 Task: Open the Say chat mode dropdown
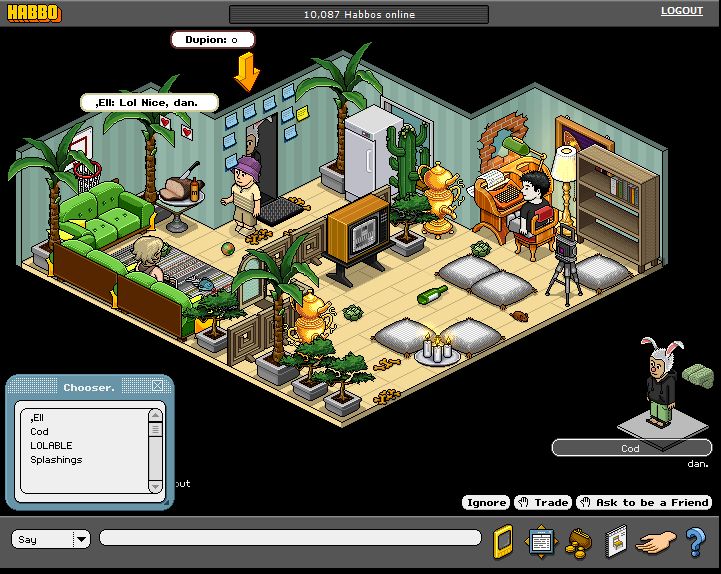point(81,539)
